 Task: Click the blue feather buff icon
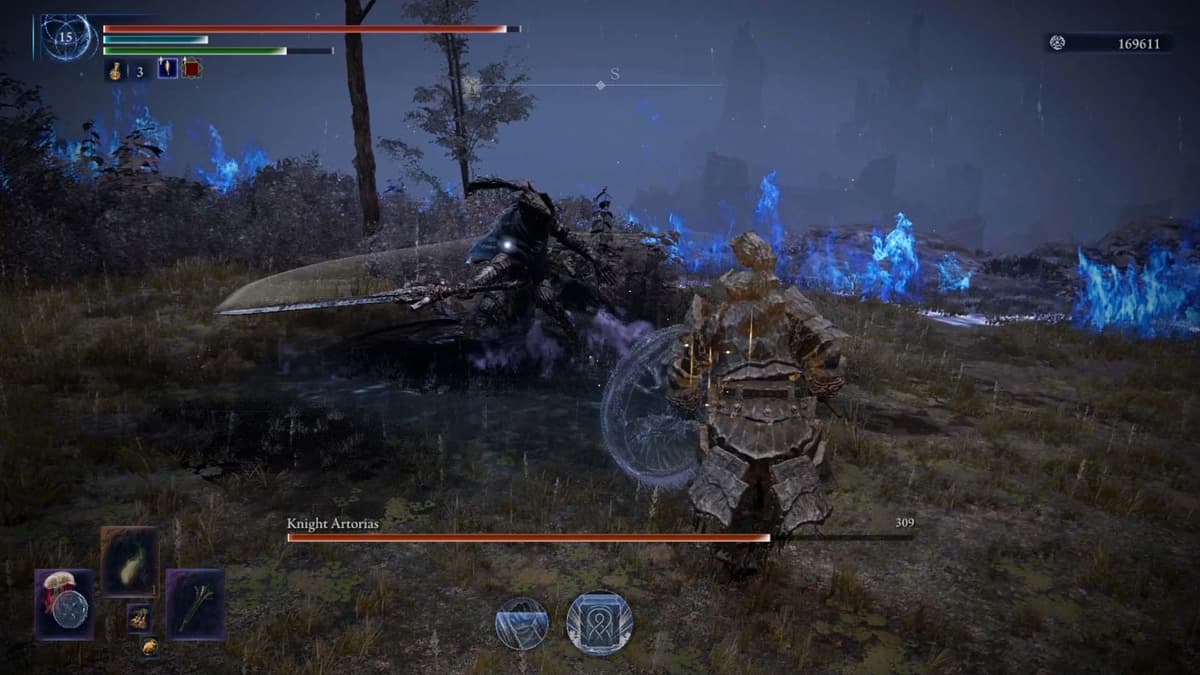click(167, 69)
